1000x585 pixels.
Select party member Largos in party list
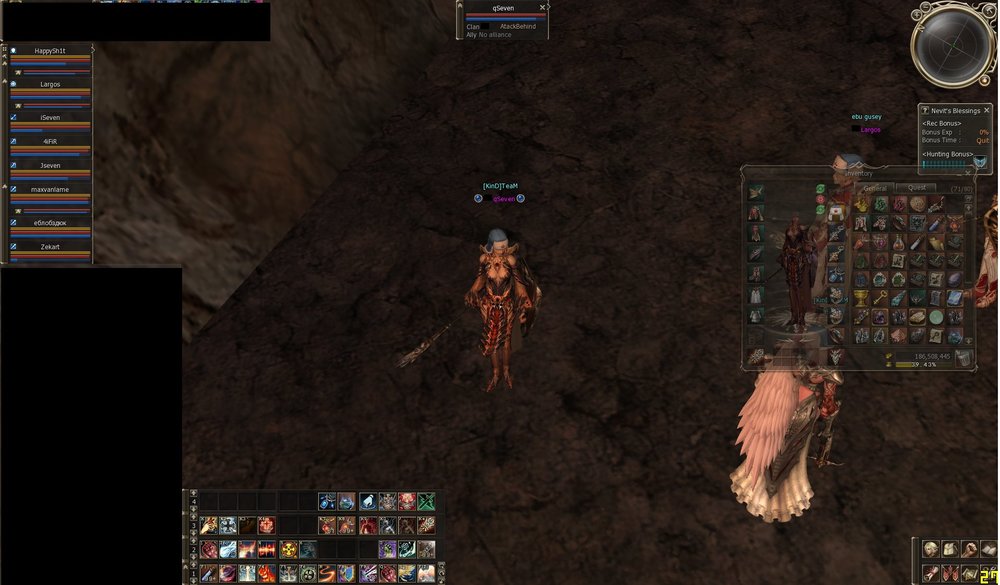click(x=50, y=84)
